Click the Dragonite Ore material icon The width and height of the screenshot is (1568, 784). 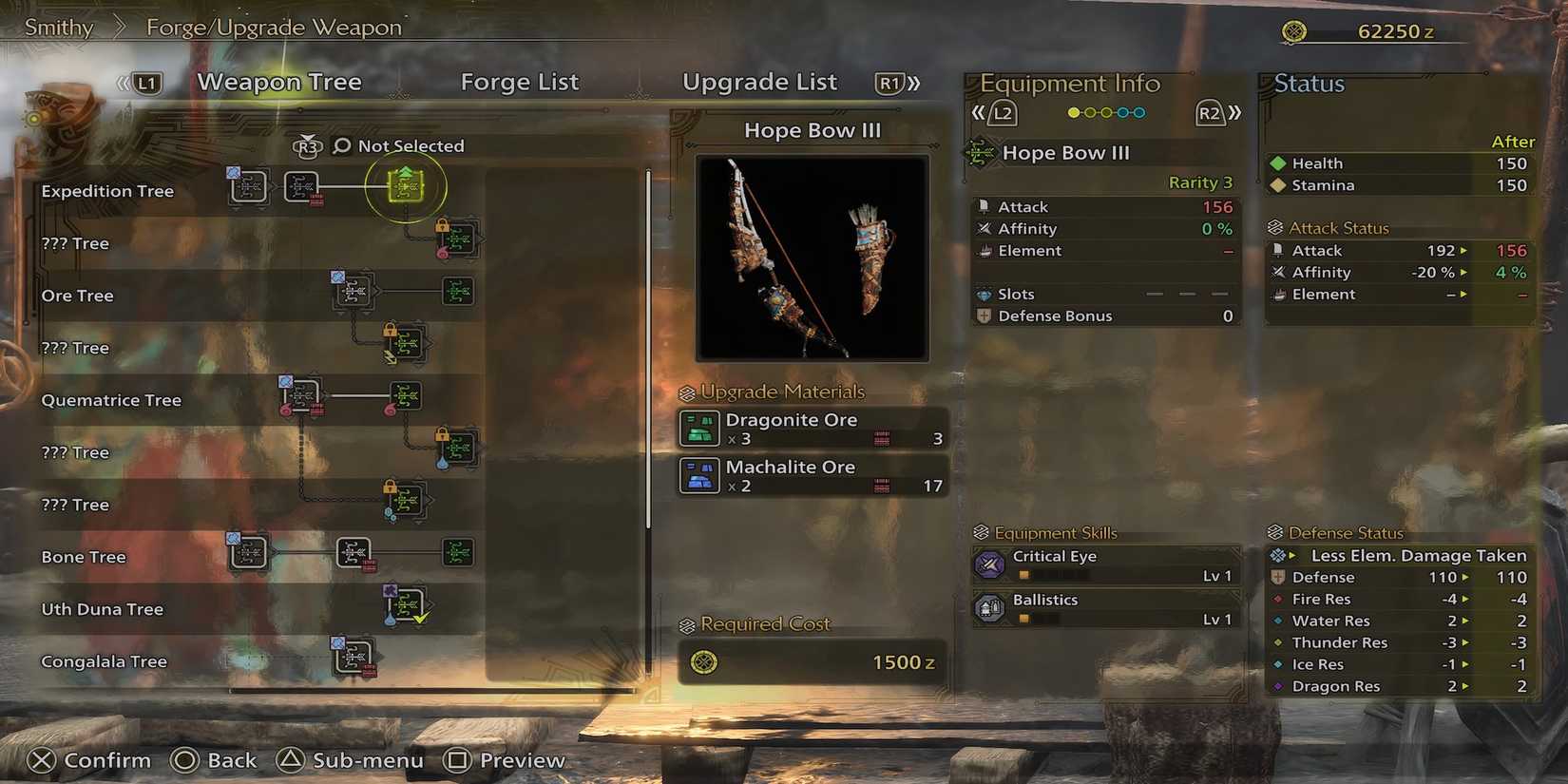(698, 428)
